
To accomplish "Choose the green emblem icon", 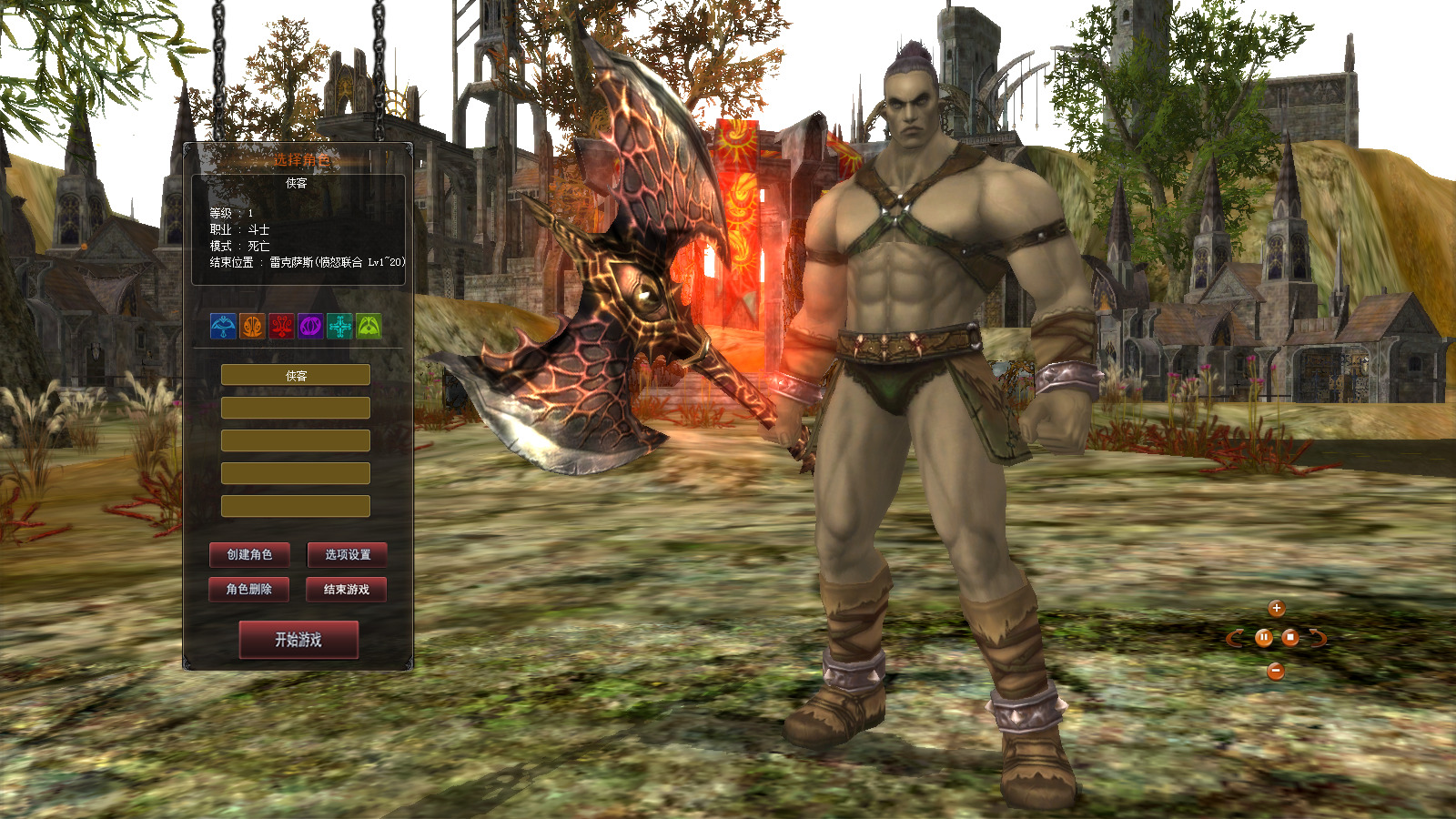I will coord(369,326).
